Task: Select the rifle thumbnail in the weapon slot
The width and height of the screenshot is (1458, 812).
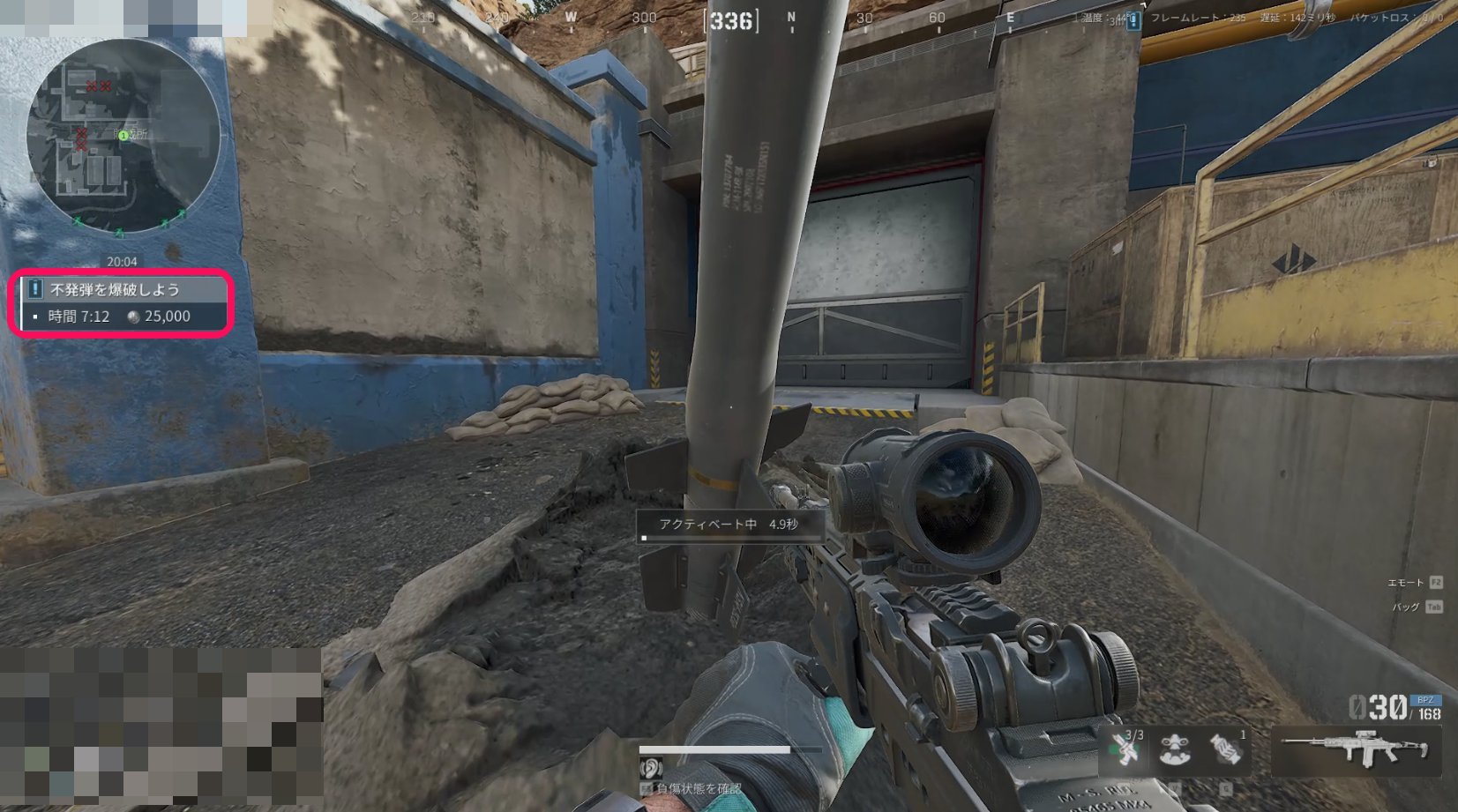Action: pyautogui.click(x=1354, y=749)
